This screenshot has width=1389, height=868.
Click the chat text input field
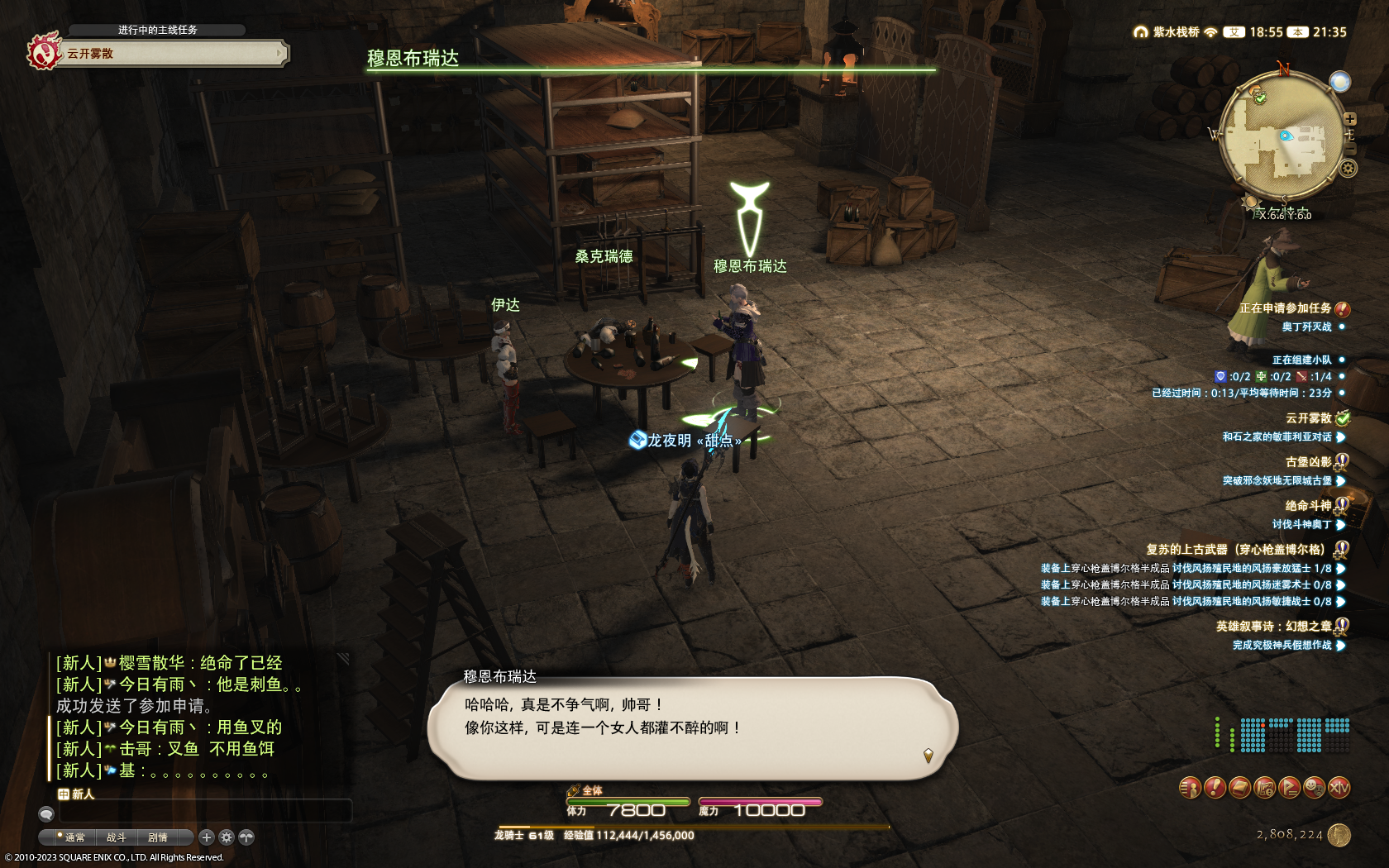click(205, 811)
